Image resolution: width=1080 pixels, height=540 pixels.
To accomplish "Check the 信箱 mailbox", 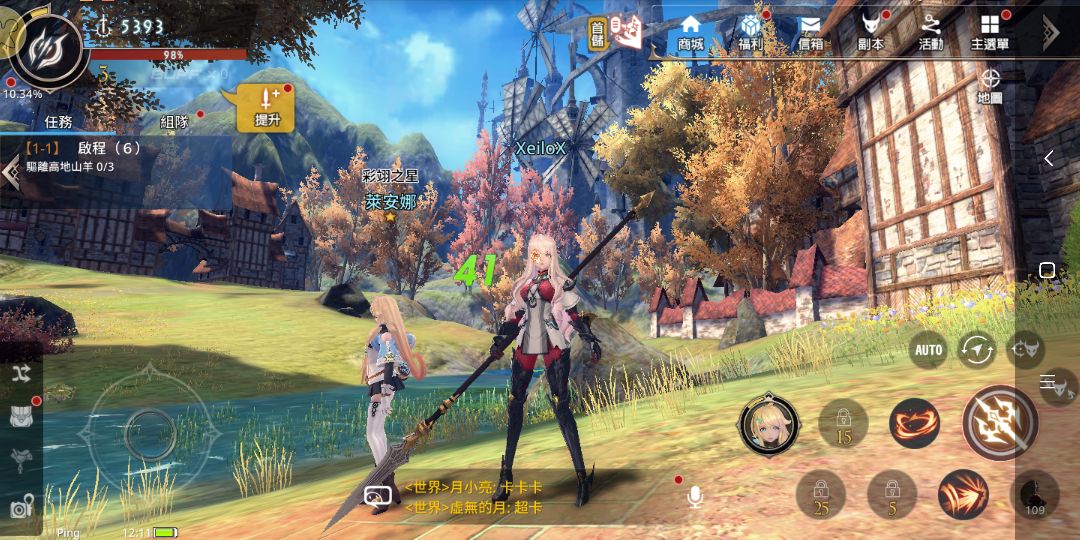I will (x=810, y=32).
